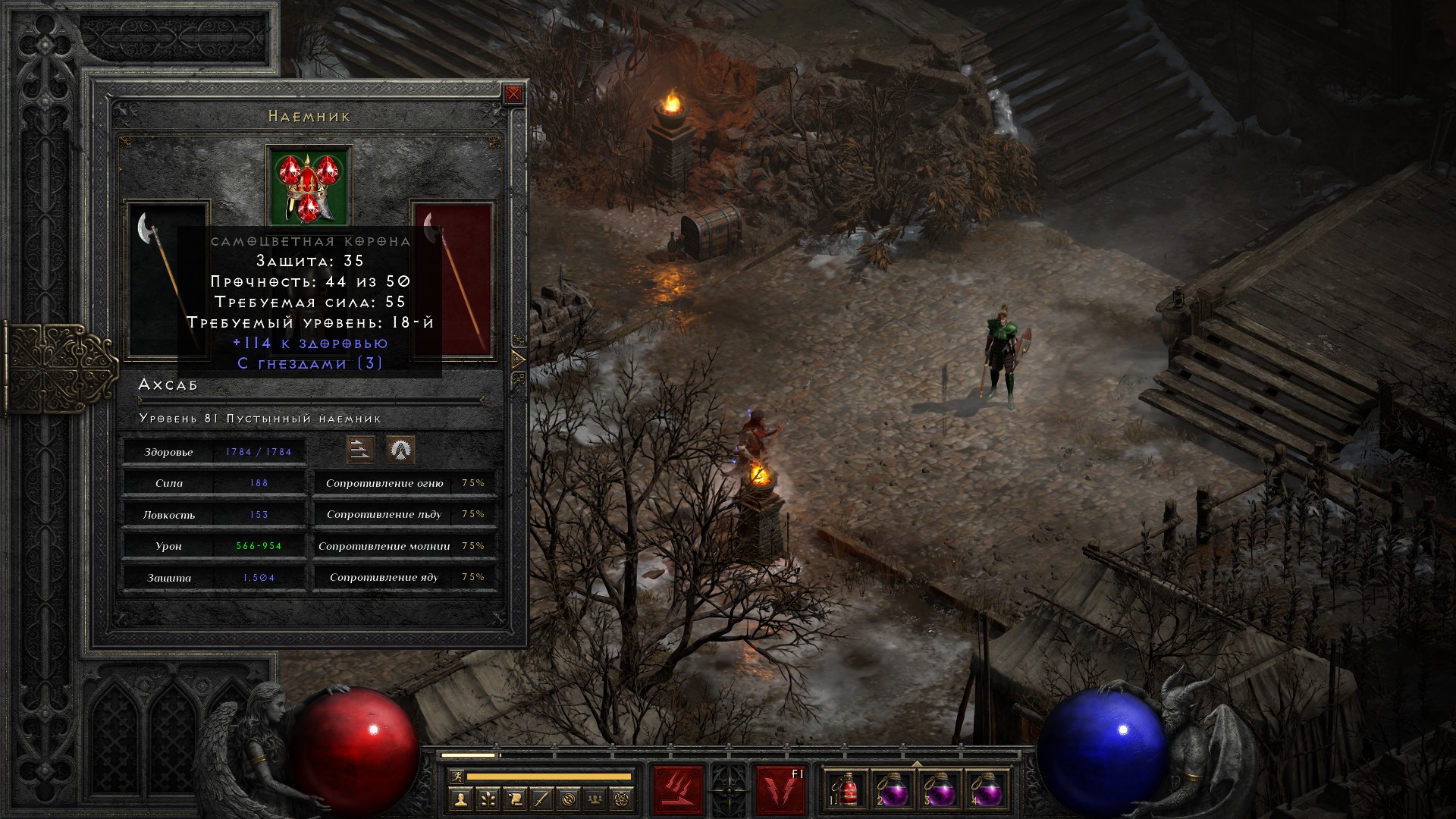
Task: Select the left-click lightning skill
Action: (x=678, y=790)
